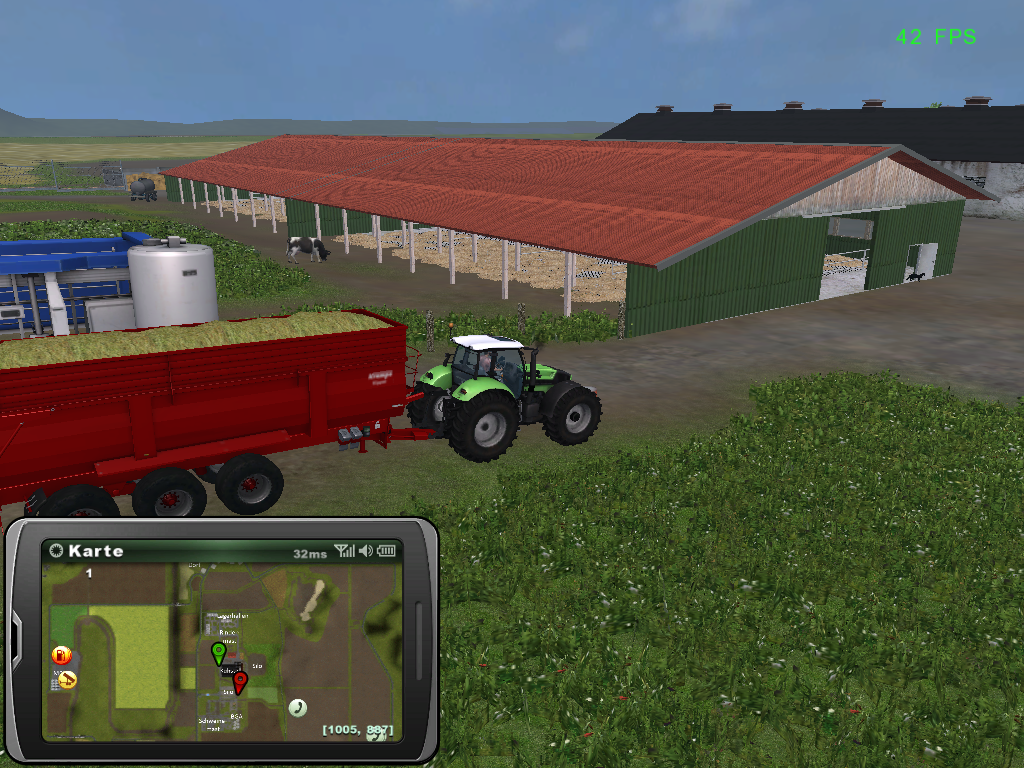Select the green map pin marker
The height and width of the screenshot is (768, 1024).
click(x=218, y=654)
